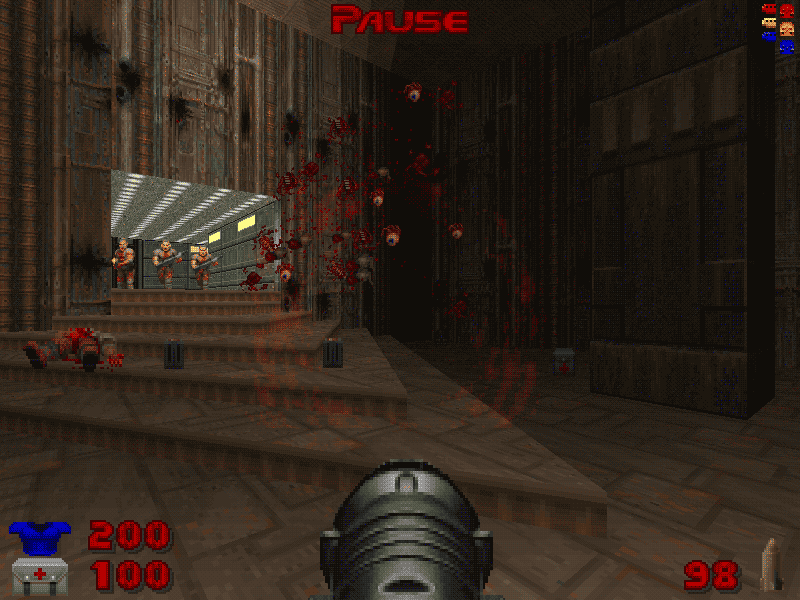The width and height of the screenshot is (800, 600).
Task: Select the medkit health icon
Action: (x=35, y=576)
